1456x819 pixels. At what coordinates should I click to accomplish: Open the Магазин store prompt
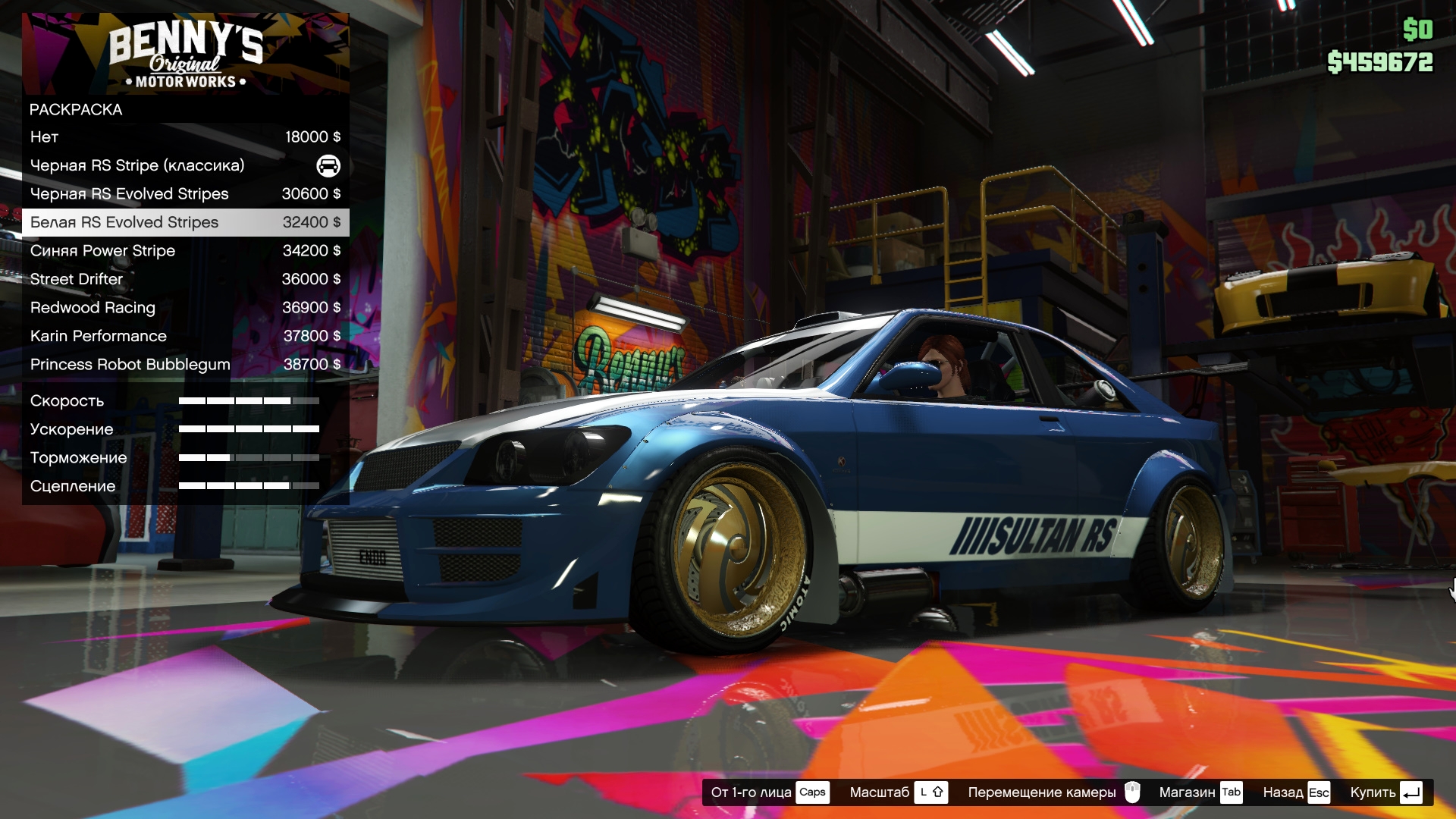(1200, 792)
